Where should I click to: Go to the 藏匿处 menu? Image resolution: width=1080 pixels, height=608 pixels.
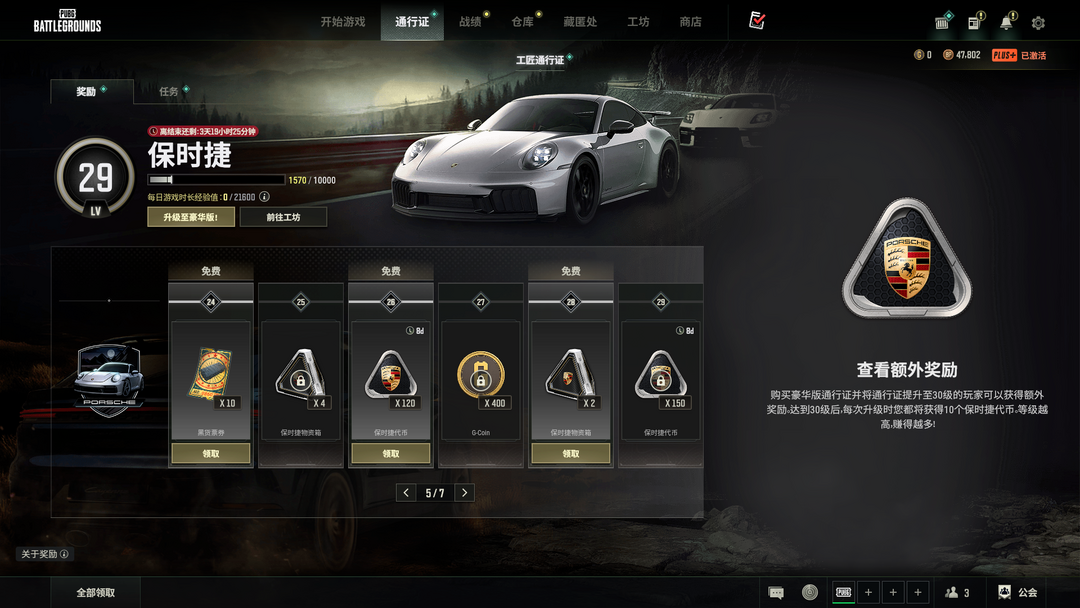[x=580, y=22]
